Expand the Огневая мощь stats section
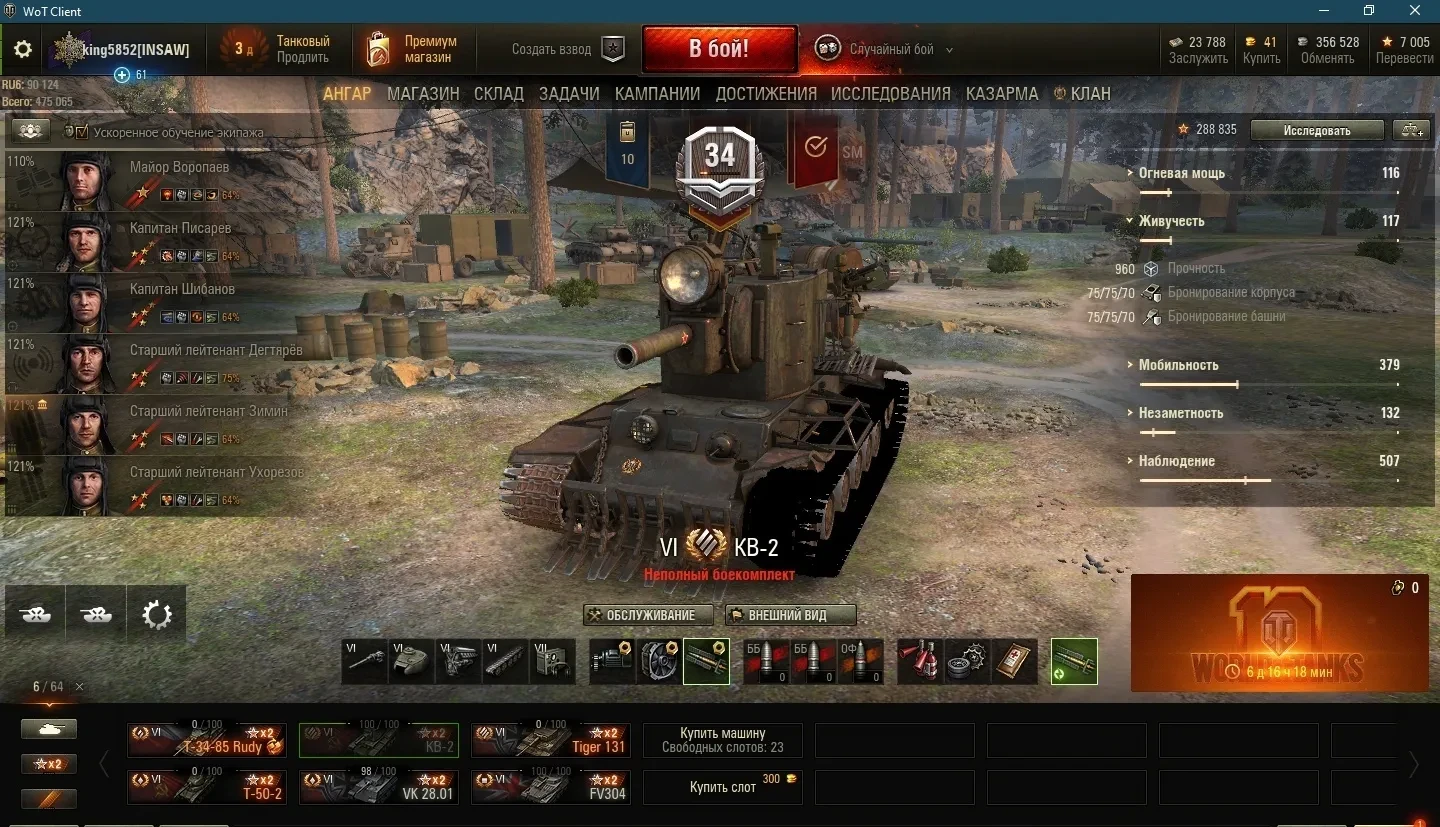Screen dimensions: 1440x827 tap(1181, 173)
